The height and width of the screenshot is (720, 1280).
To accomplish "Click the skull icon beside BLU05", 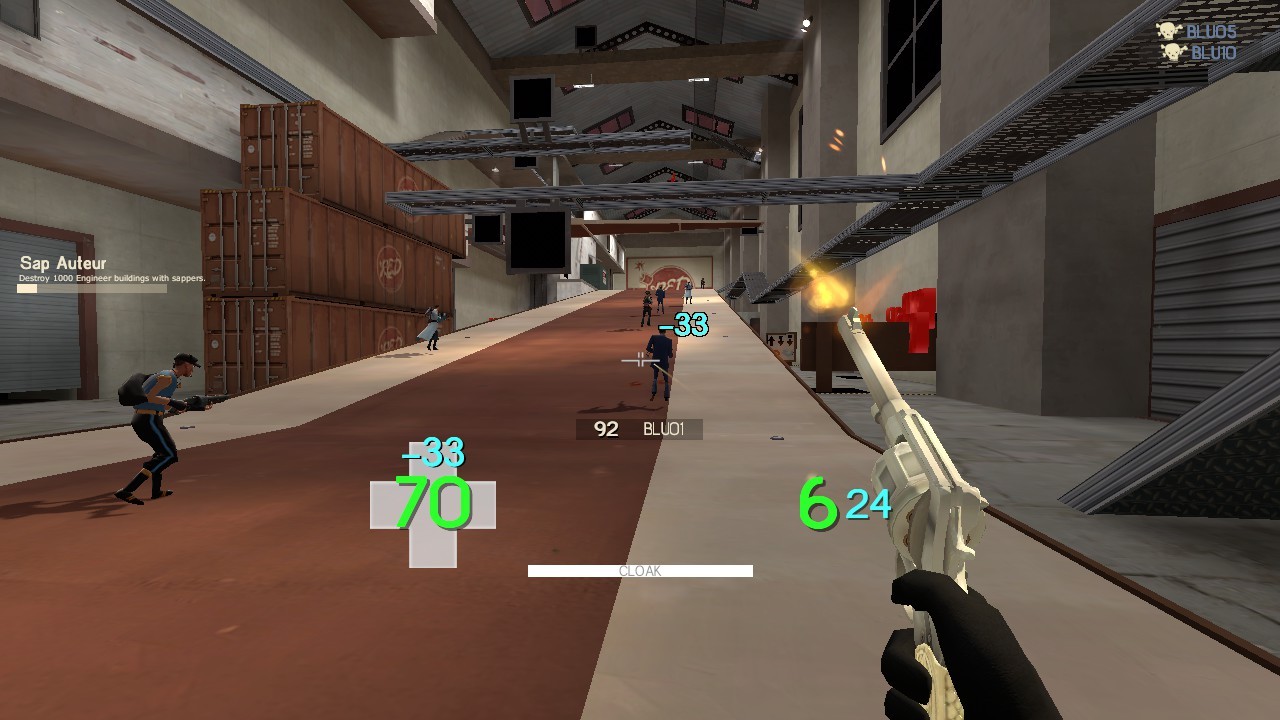I will click(x=1170, y=31).
